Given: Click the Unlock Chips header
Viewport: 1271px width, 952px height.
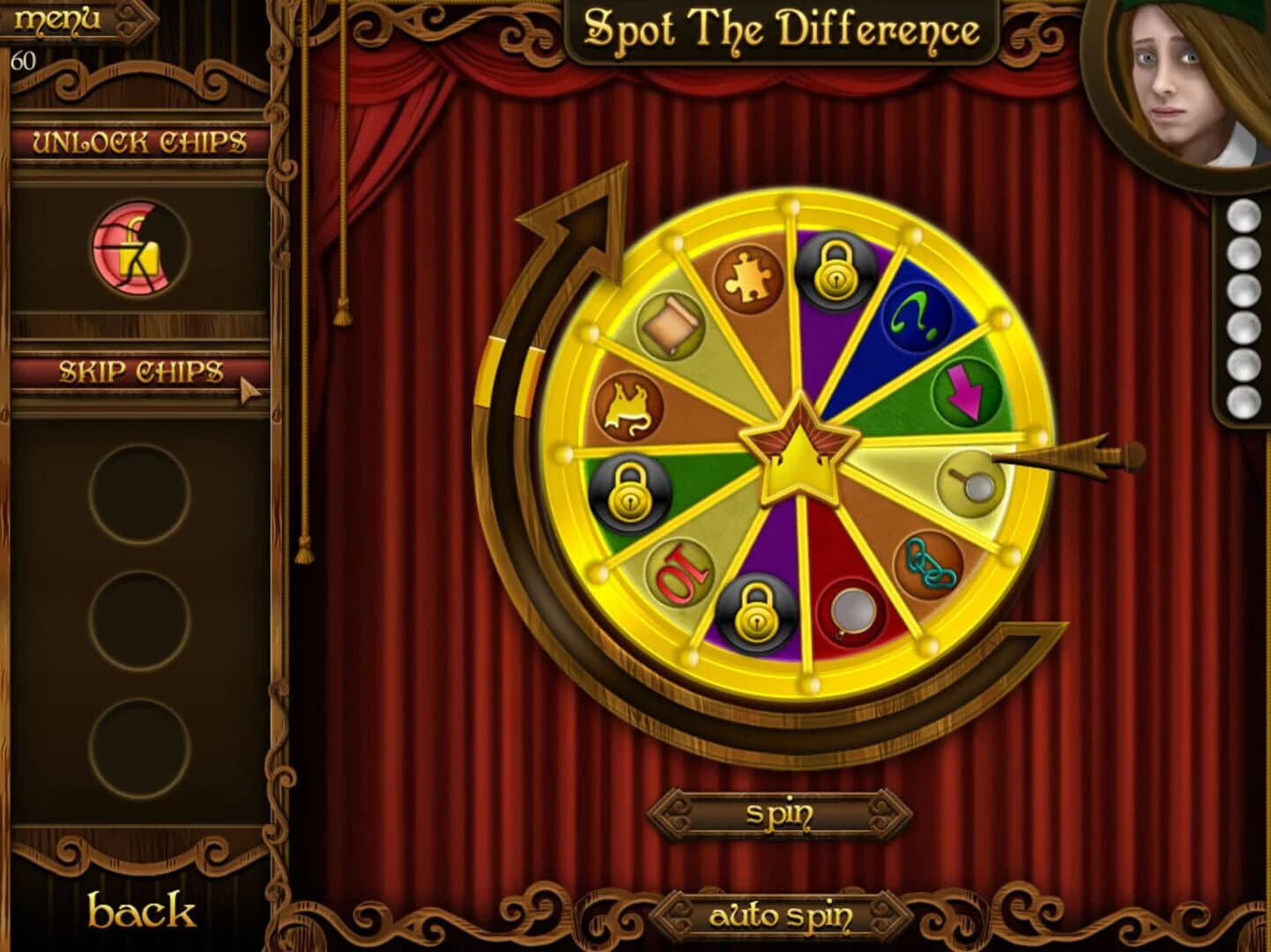Looking at the screenshot, I should [x=137, y=141].
